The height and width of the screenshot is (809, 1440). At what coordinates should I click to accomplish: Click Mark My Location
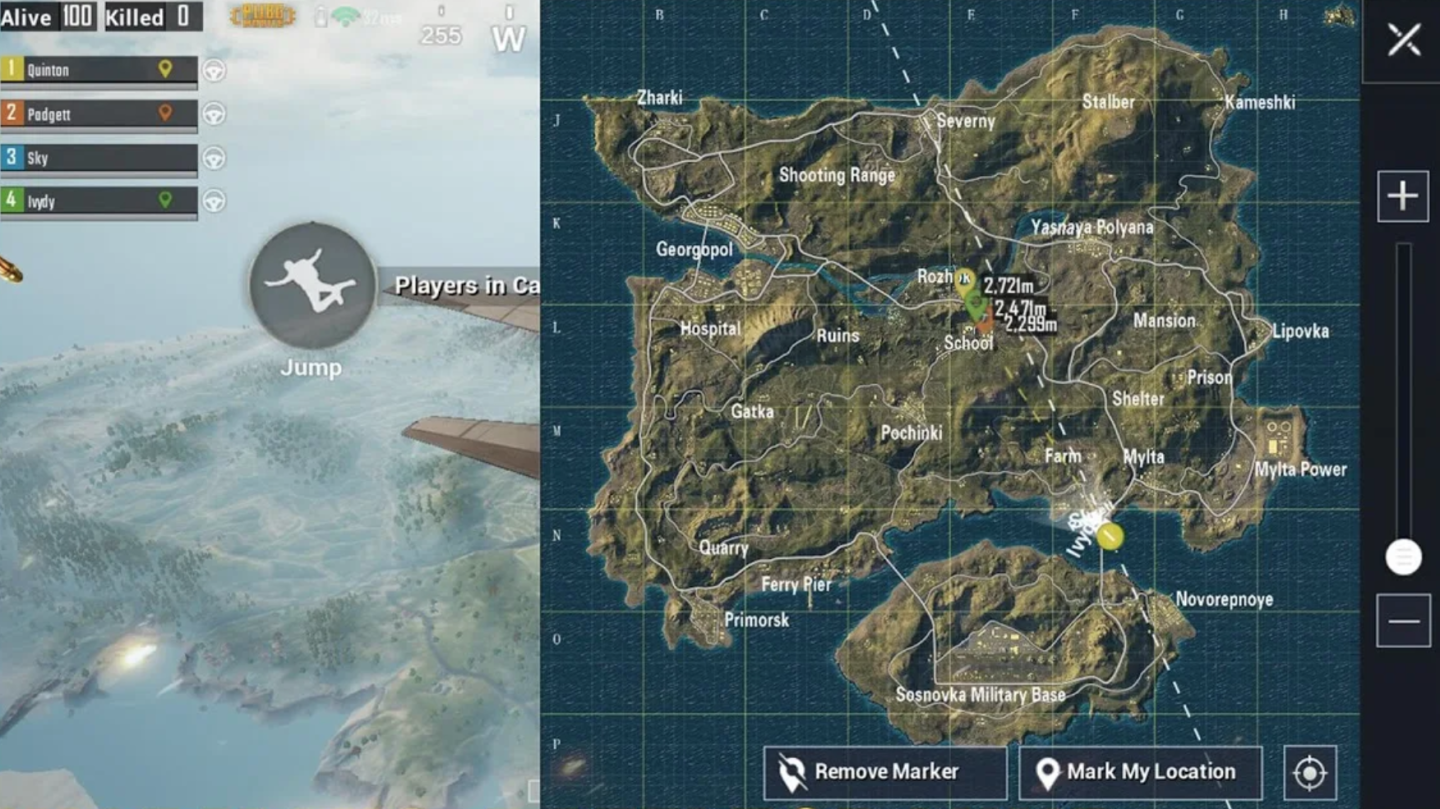coord(1140,771)
